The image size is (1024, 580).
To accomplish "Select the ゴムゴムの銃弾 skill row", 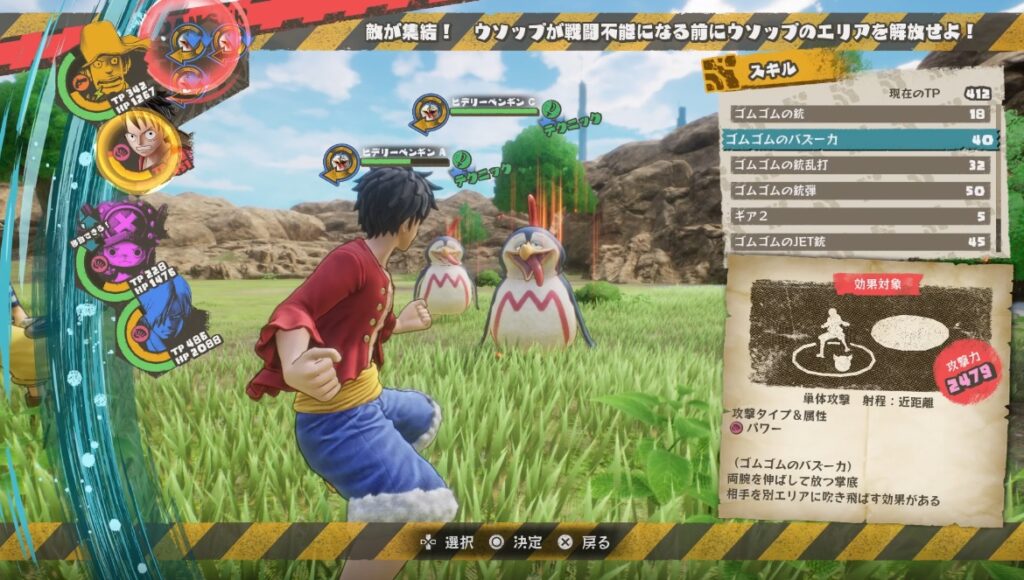I will (860, 190).
